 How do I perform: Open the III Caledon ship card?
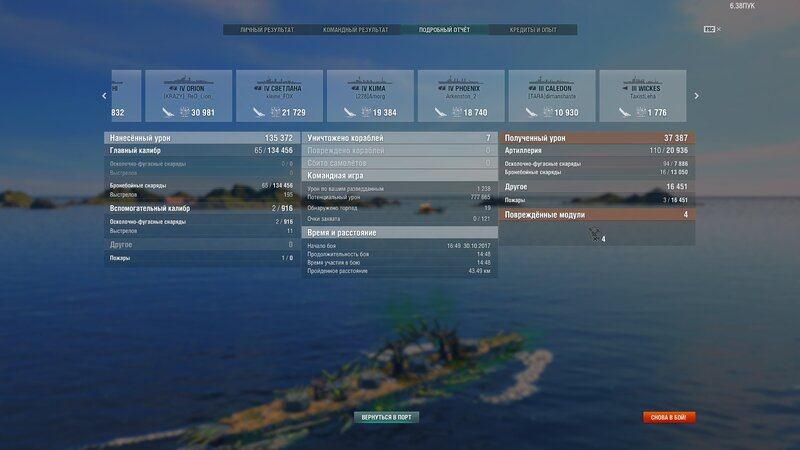coord(552,96)
